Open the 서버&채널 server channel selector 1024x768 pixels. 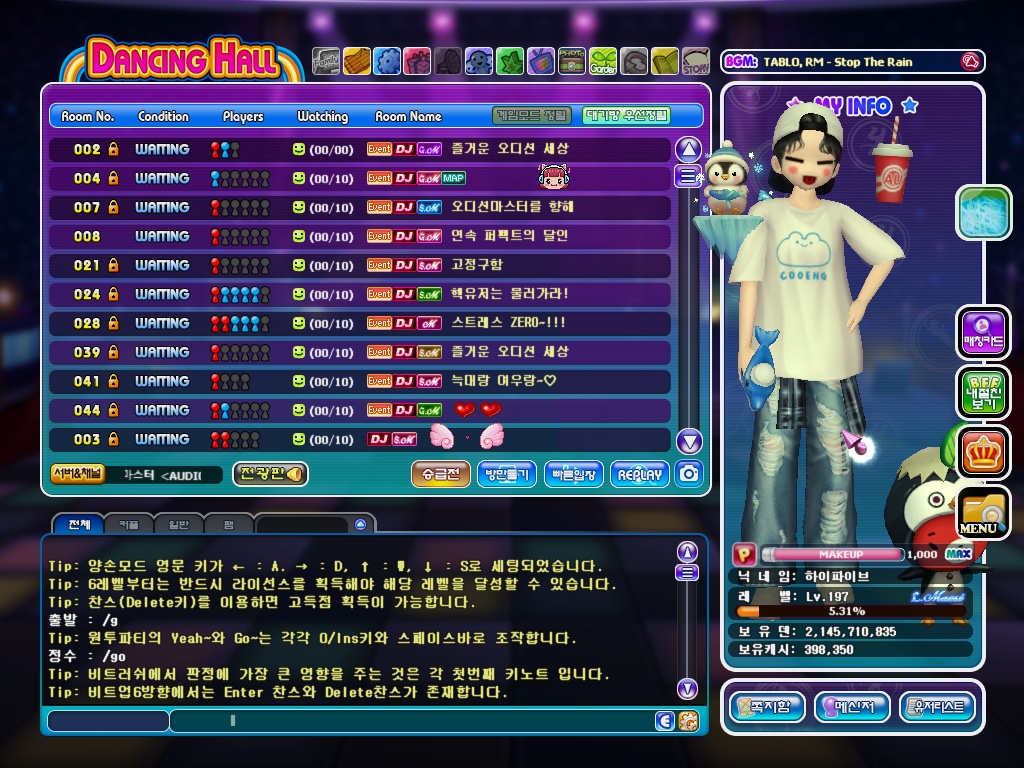point(77,474)
